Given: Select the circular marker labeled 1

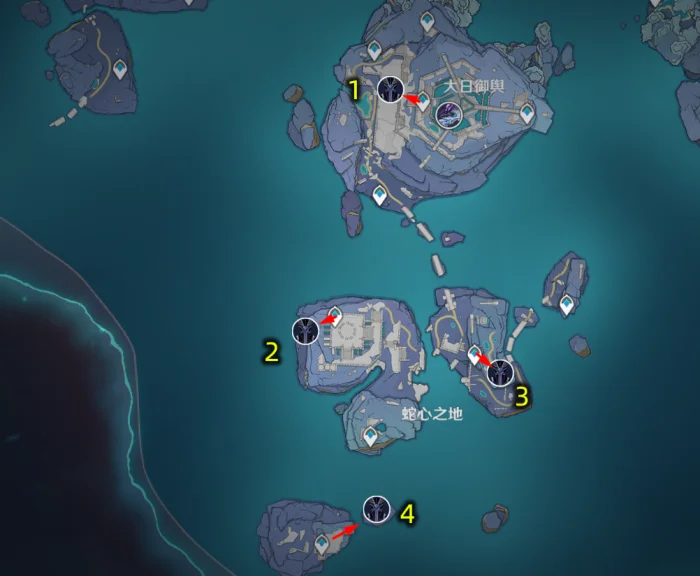Looking at the screenshot, I should tap(391, 89).
